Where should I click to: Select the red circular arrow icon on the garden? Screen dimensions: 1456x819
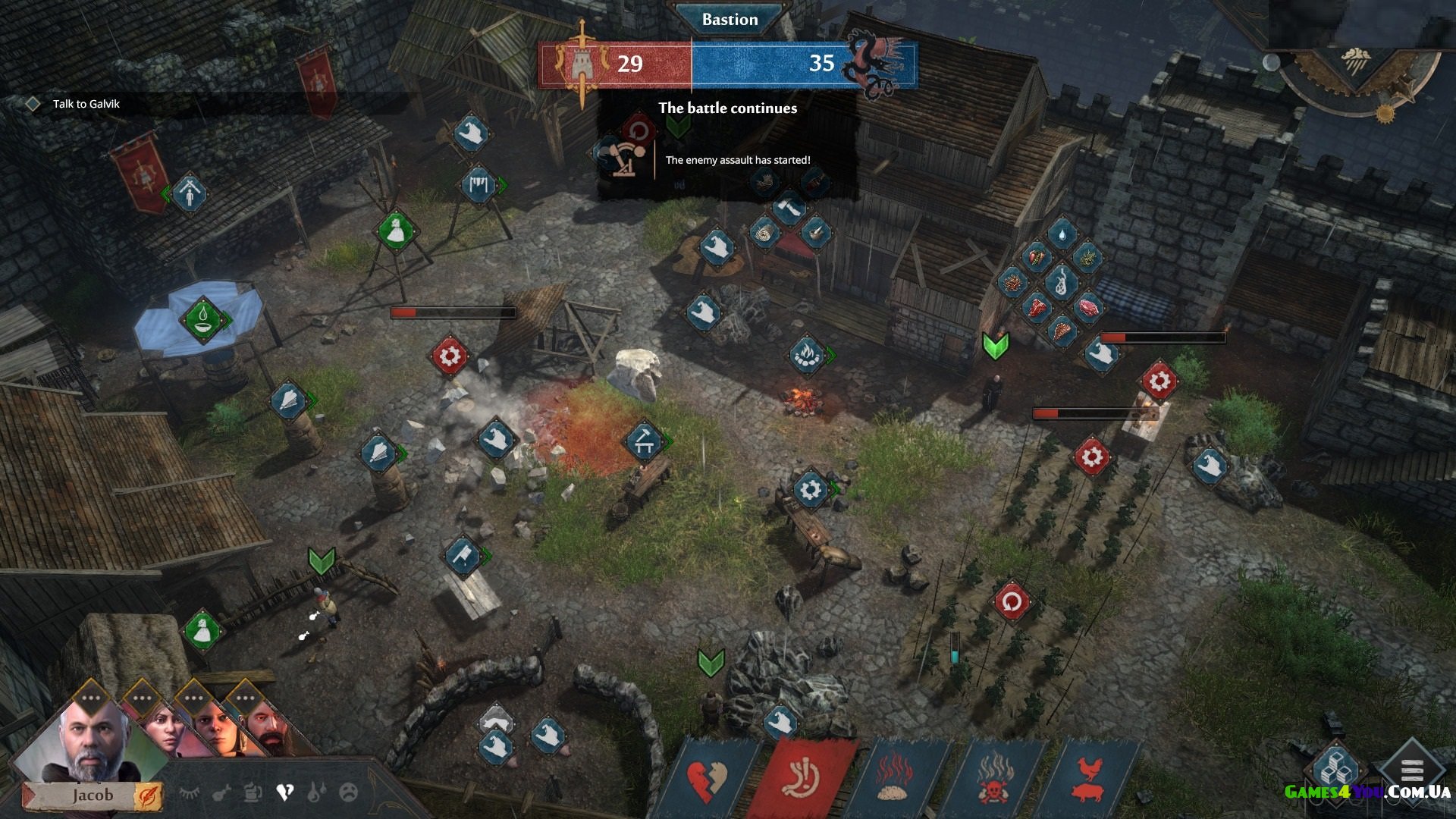coord(1012,603)
